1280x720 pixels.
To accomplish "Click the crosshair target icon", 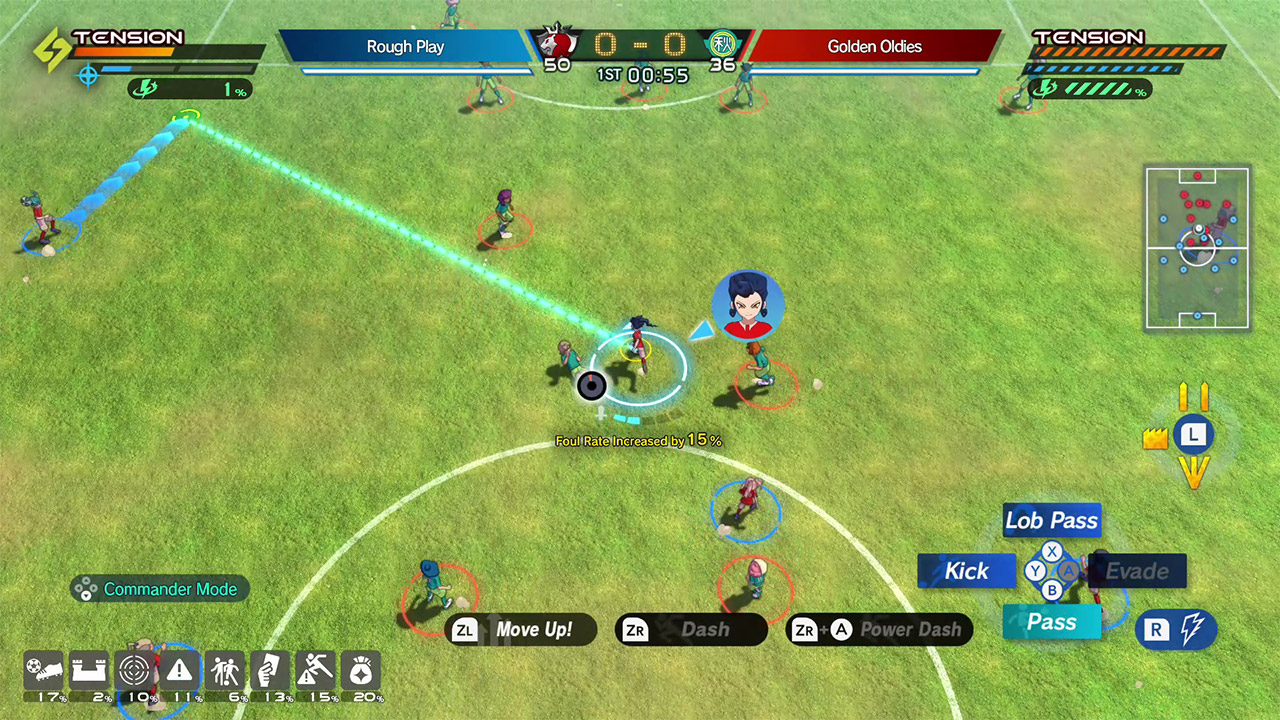I will coord(136,671).
